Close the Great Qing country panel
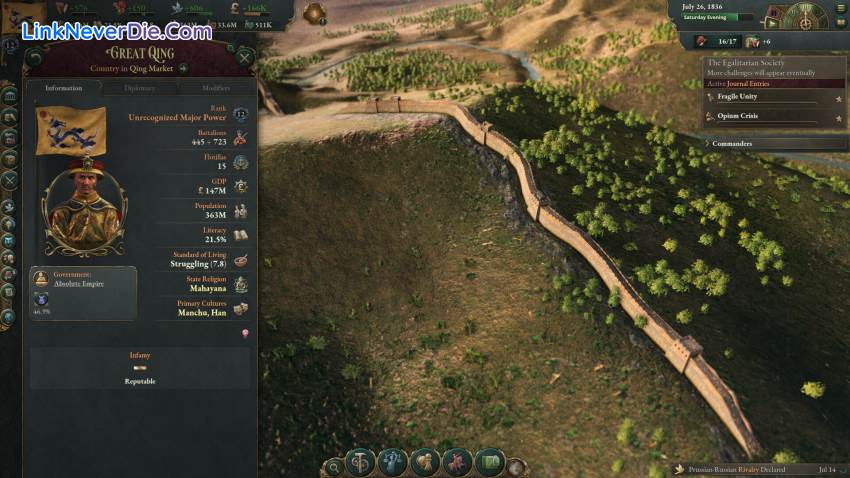The height and width of the screenshot is (478, 850). 244,57
